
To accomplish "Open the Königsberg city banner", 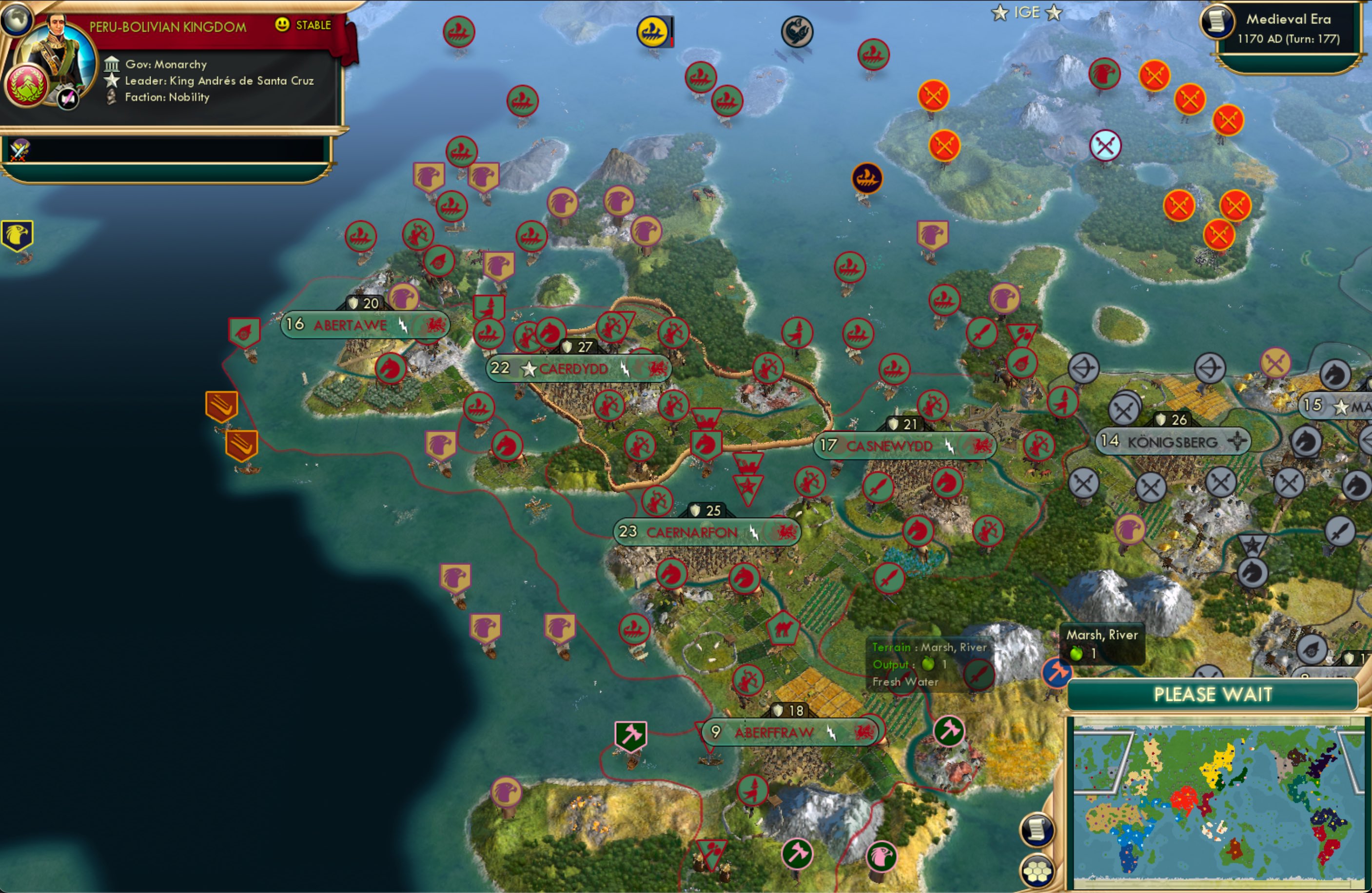I will tap(1174, 442).
